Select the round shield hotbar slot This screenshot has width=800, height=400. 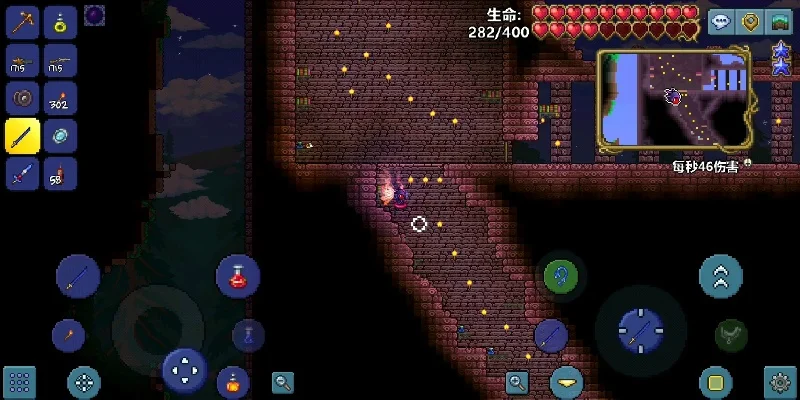pos(22,97)
